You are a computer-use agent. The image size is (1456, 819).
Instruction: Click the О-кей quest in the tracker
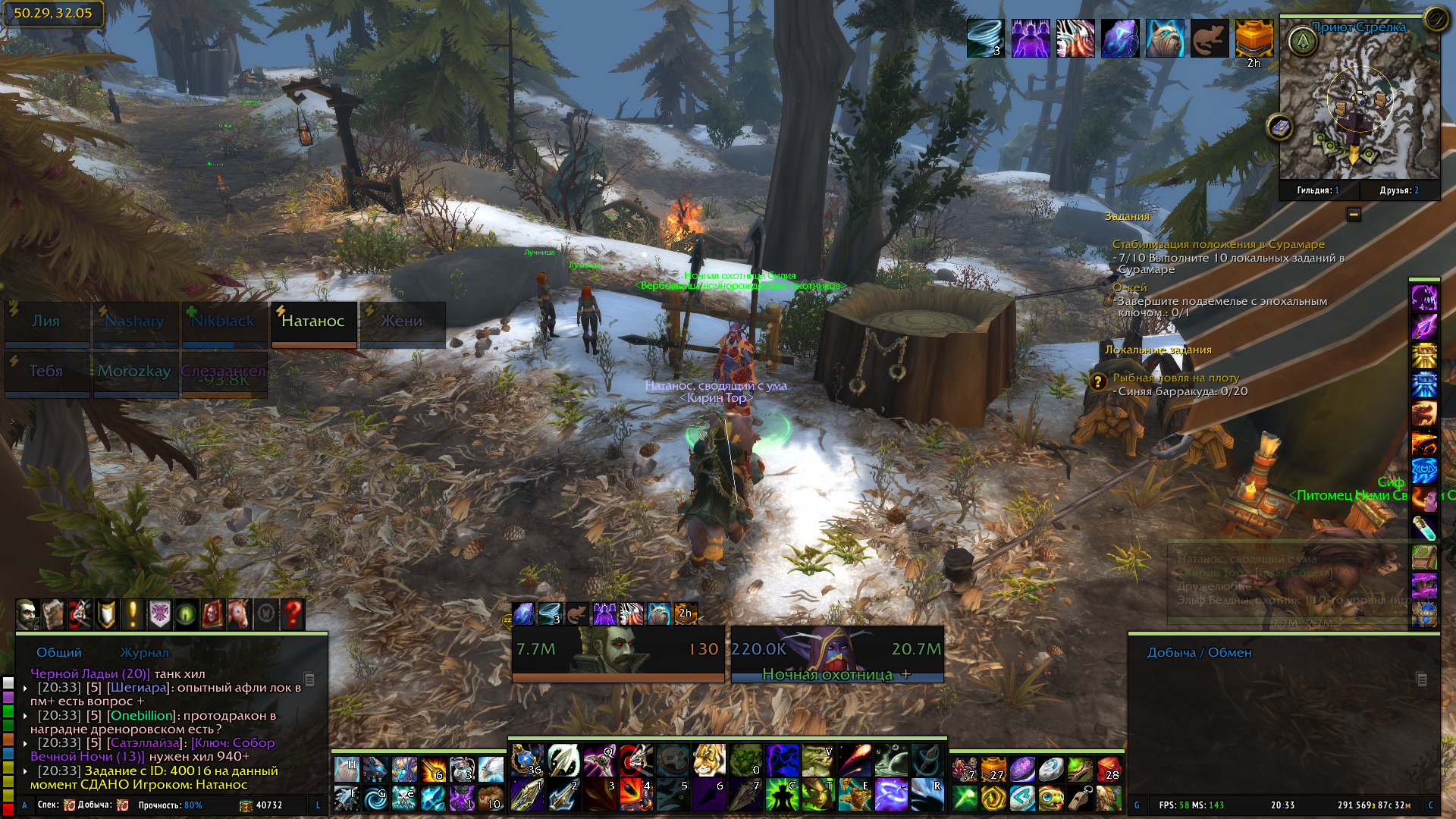tap(1130, 288)
